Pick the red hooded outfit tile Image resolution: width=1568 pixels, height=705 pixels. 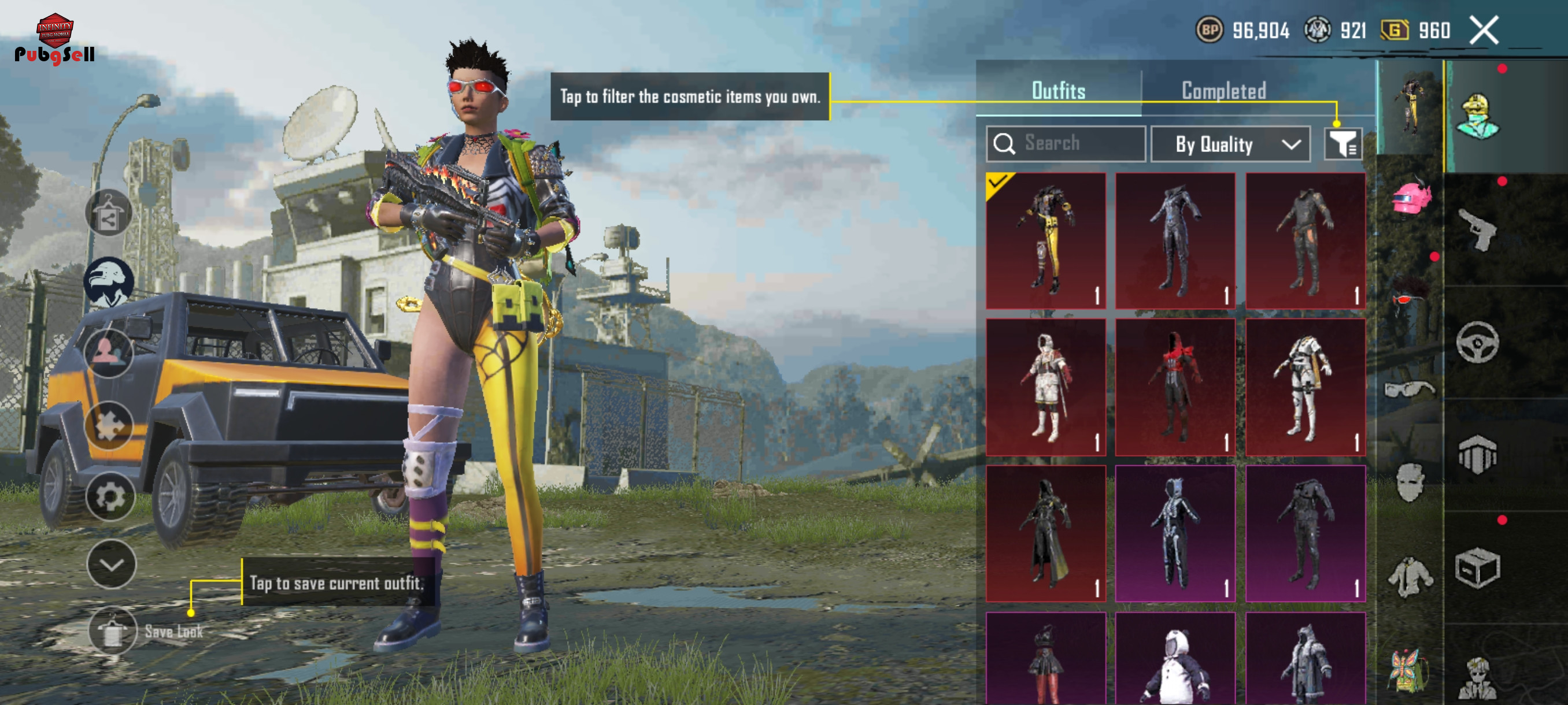[x=1175, y=387]
